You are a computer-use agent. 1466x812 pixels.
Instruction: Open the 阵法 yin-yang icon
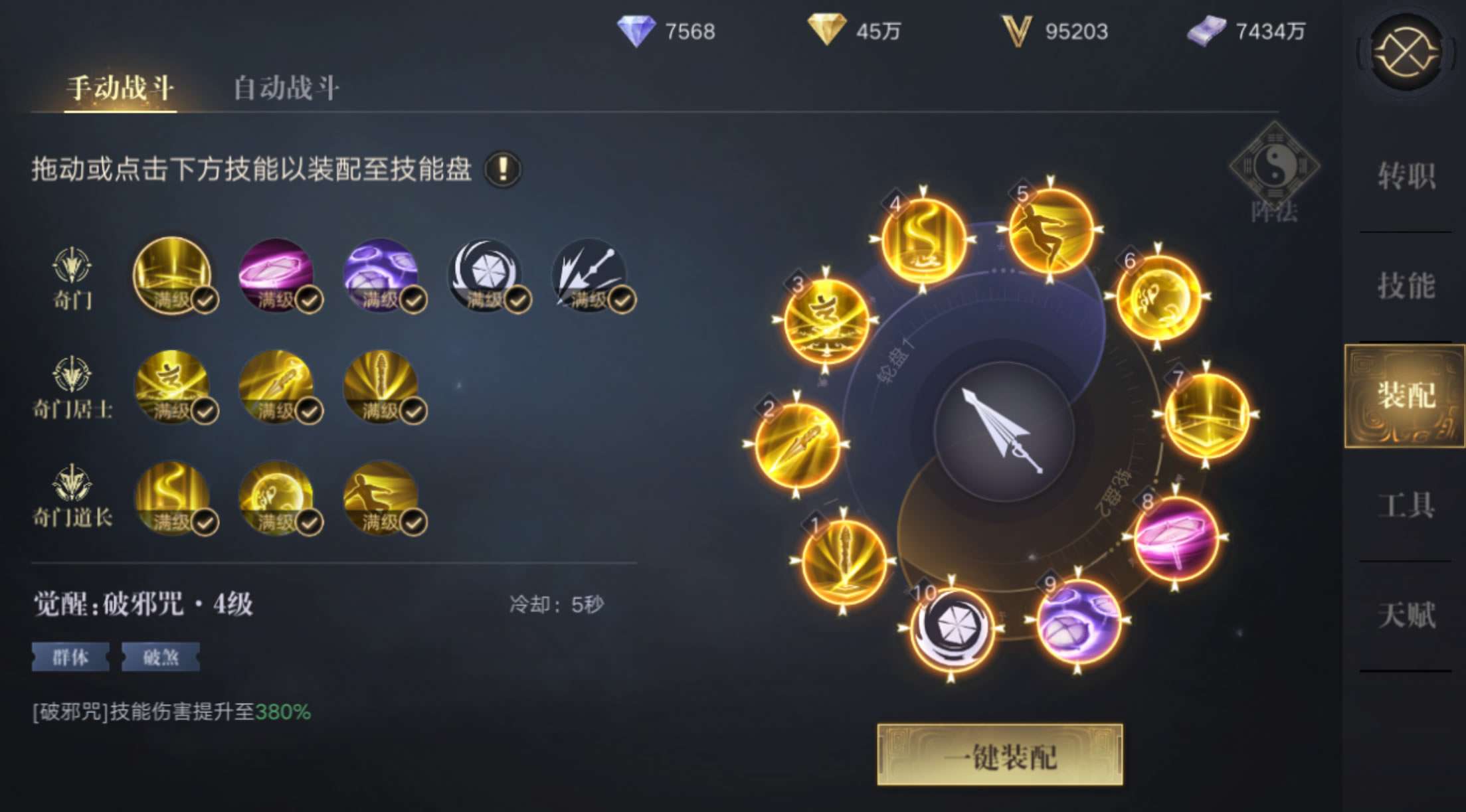1274,167
